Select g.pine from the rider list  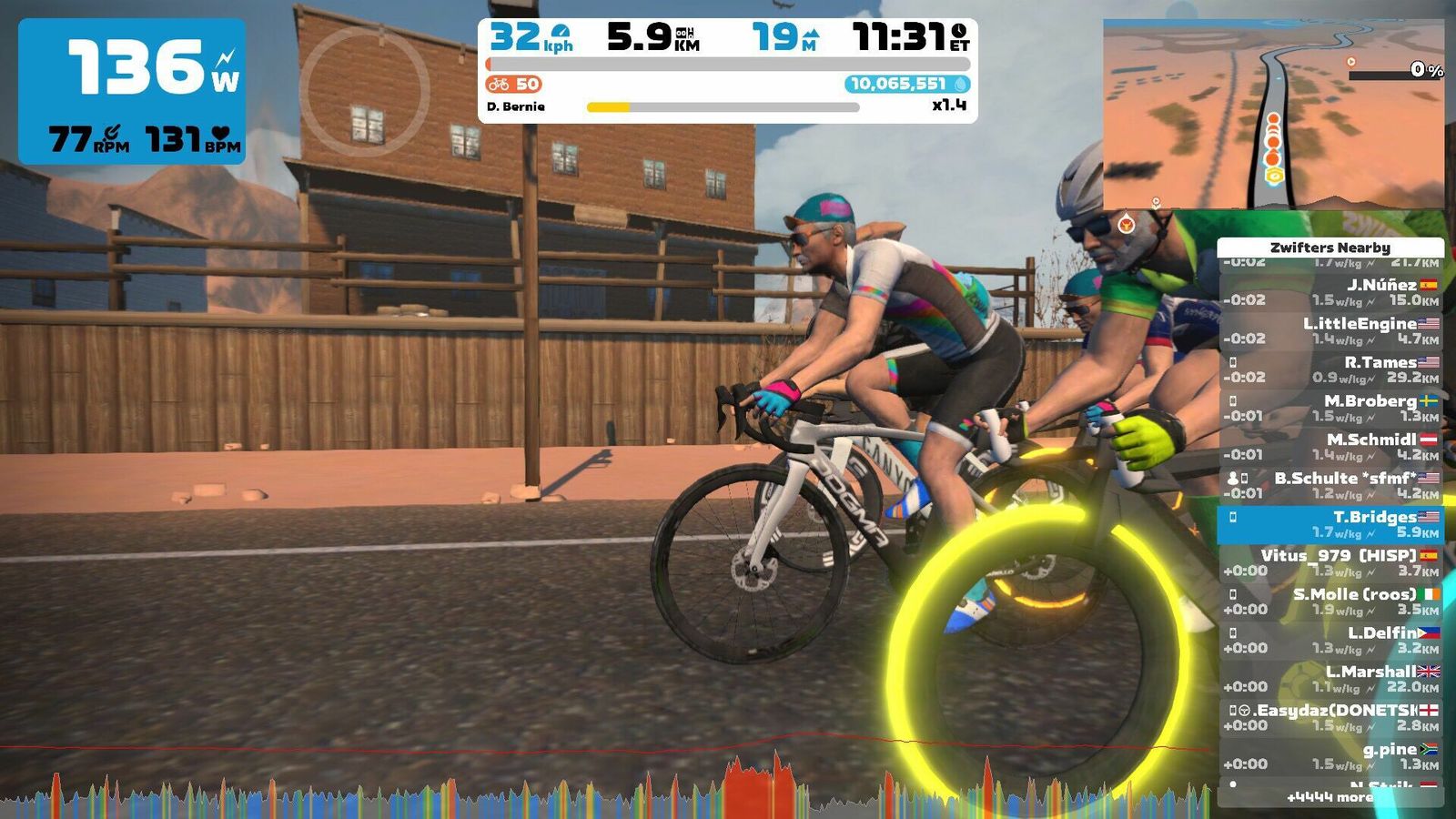click(x=1330, y=756)
